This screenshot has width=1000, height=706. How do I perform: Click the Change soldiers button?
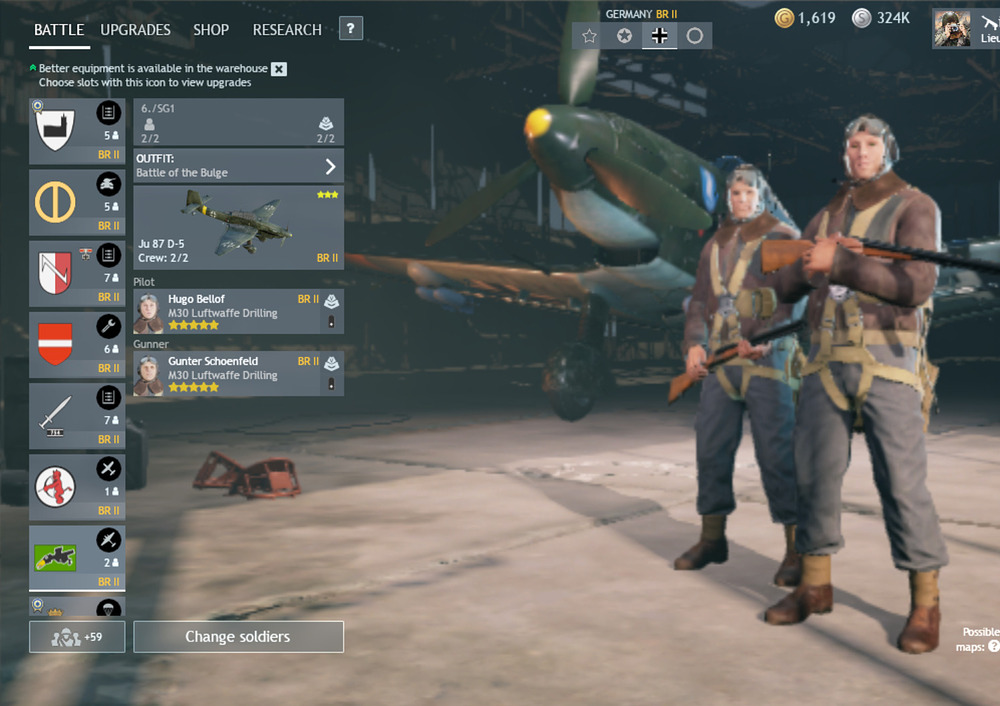(238, 637)
